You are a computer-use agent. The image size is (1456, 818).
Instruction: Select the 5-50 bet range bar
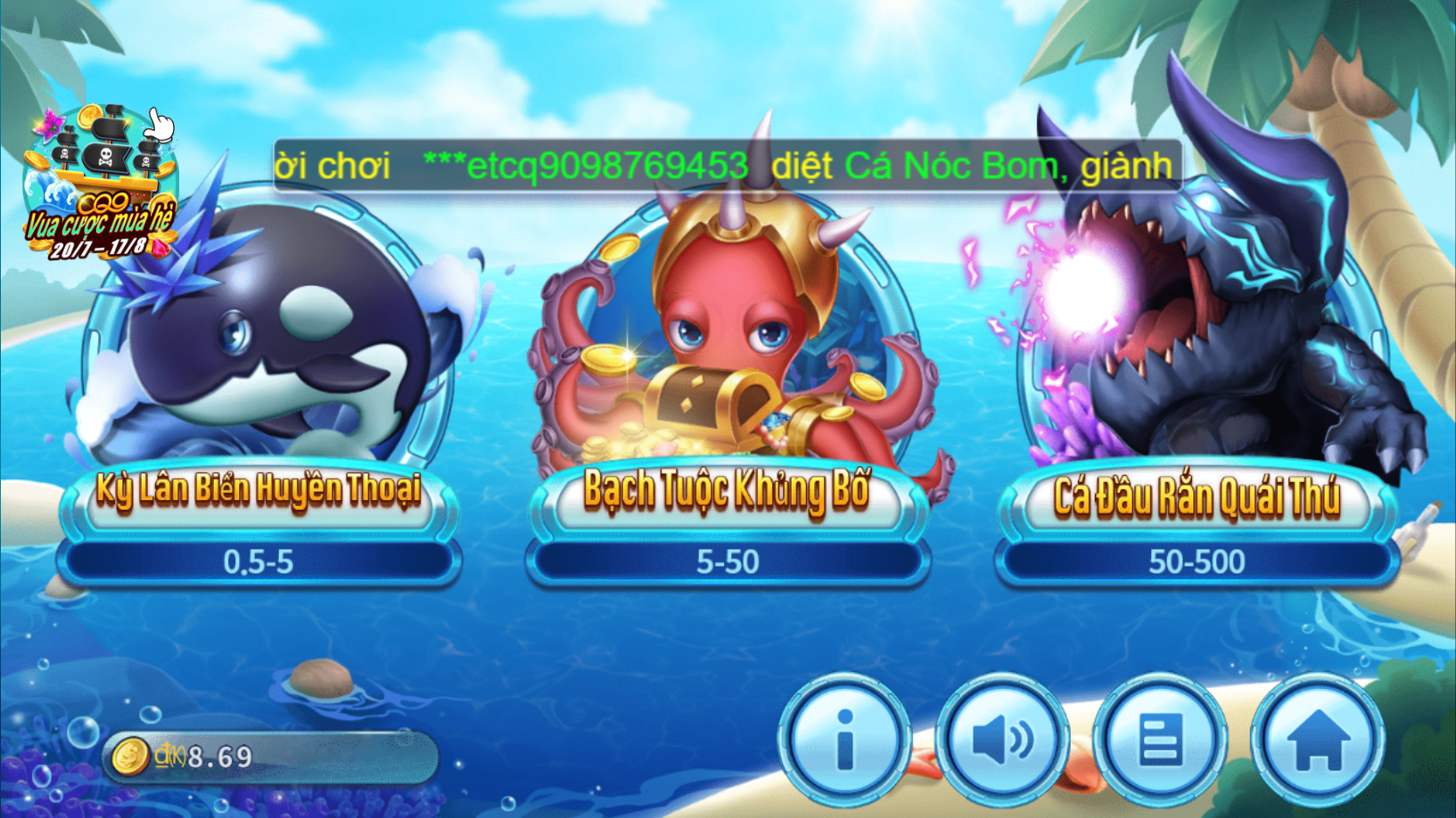tap(729, 561)
